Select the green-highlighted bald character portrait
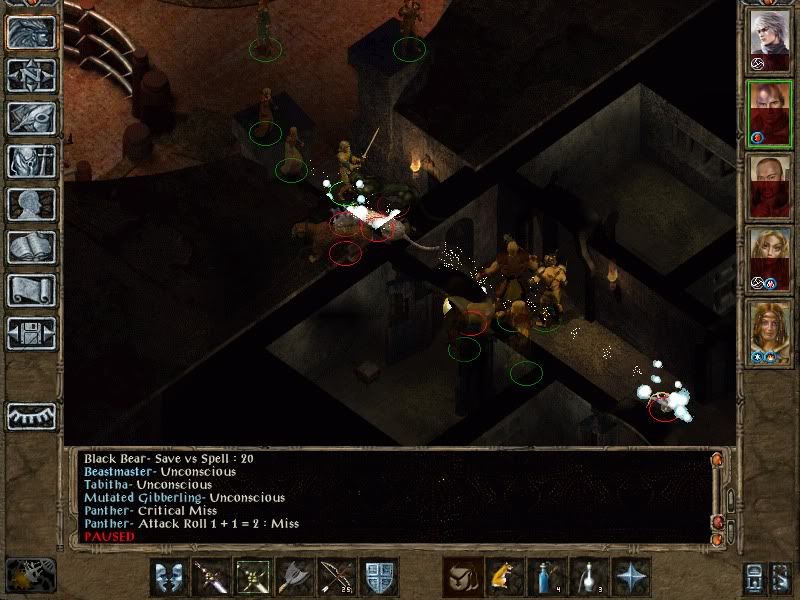This screenshot has width=800, height=600. [769, 114]
